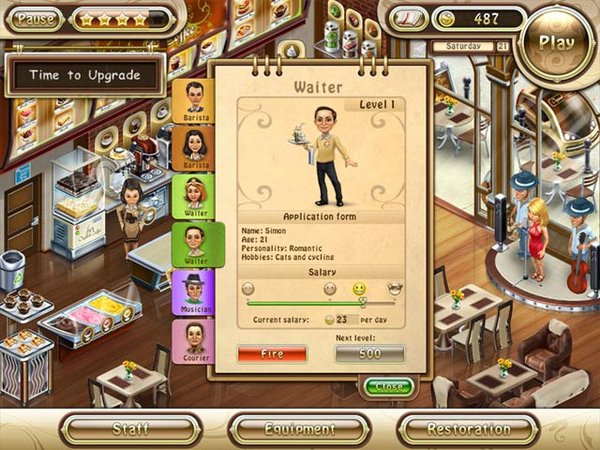
Task: Open the Staff menu
Action: [x=131, y=429]
